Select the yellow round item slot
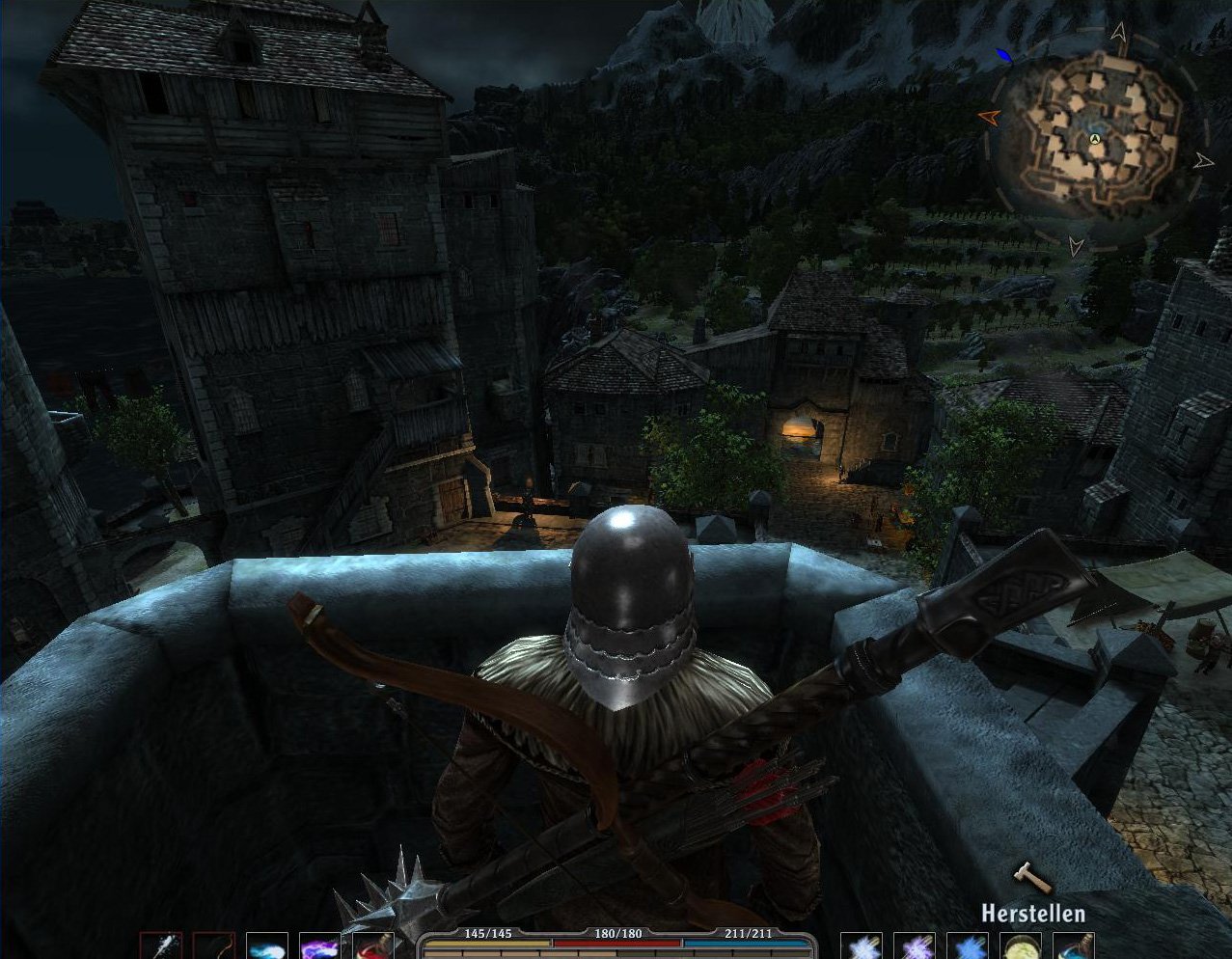The height and width of the screenshot is (959, 1232). (x=1020, y=945)
